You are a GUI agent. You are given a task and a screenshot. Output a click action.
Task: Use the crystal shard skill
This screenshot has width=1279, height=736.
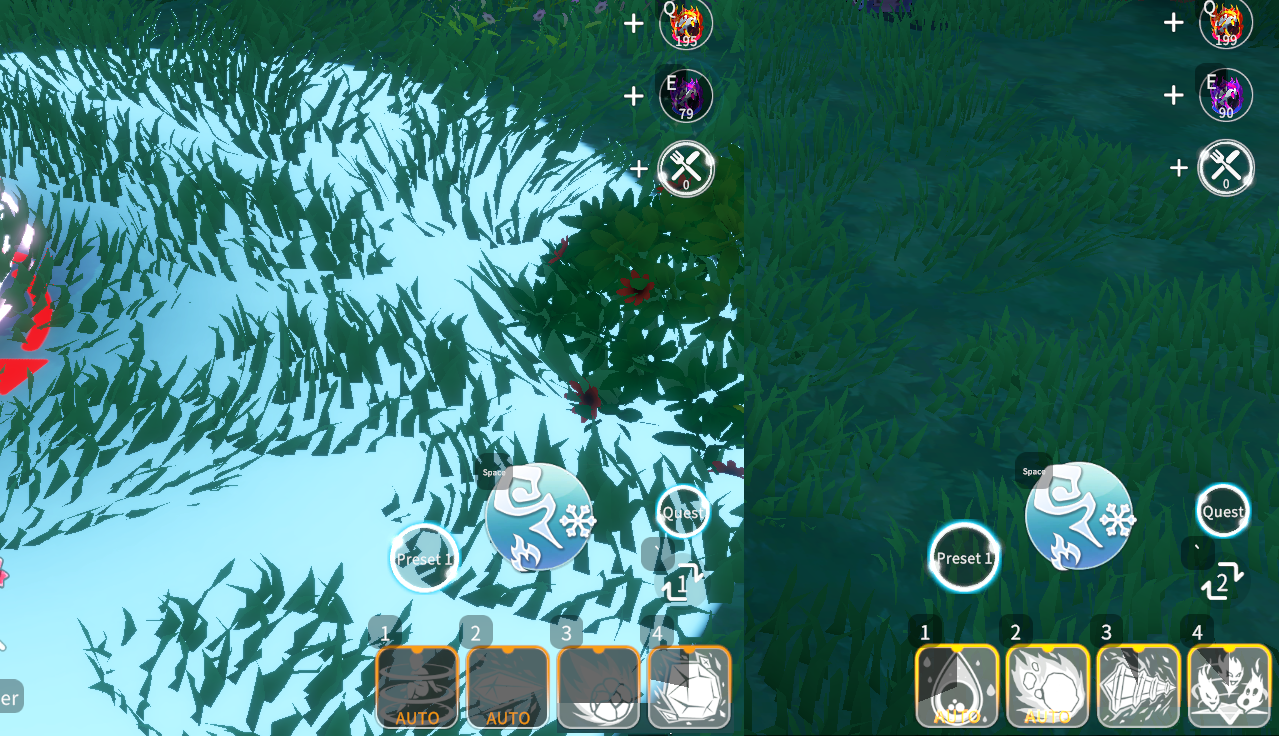pyautogui.click(x=508, y=686)
